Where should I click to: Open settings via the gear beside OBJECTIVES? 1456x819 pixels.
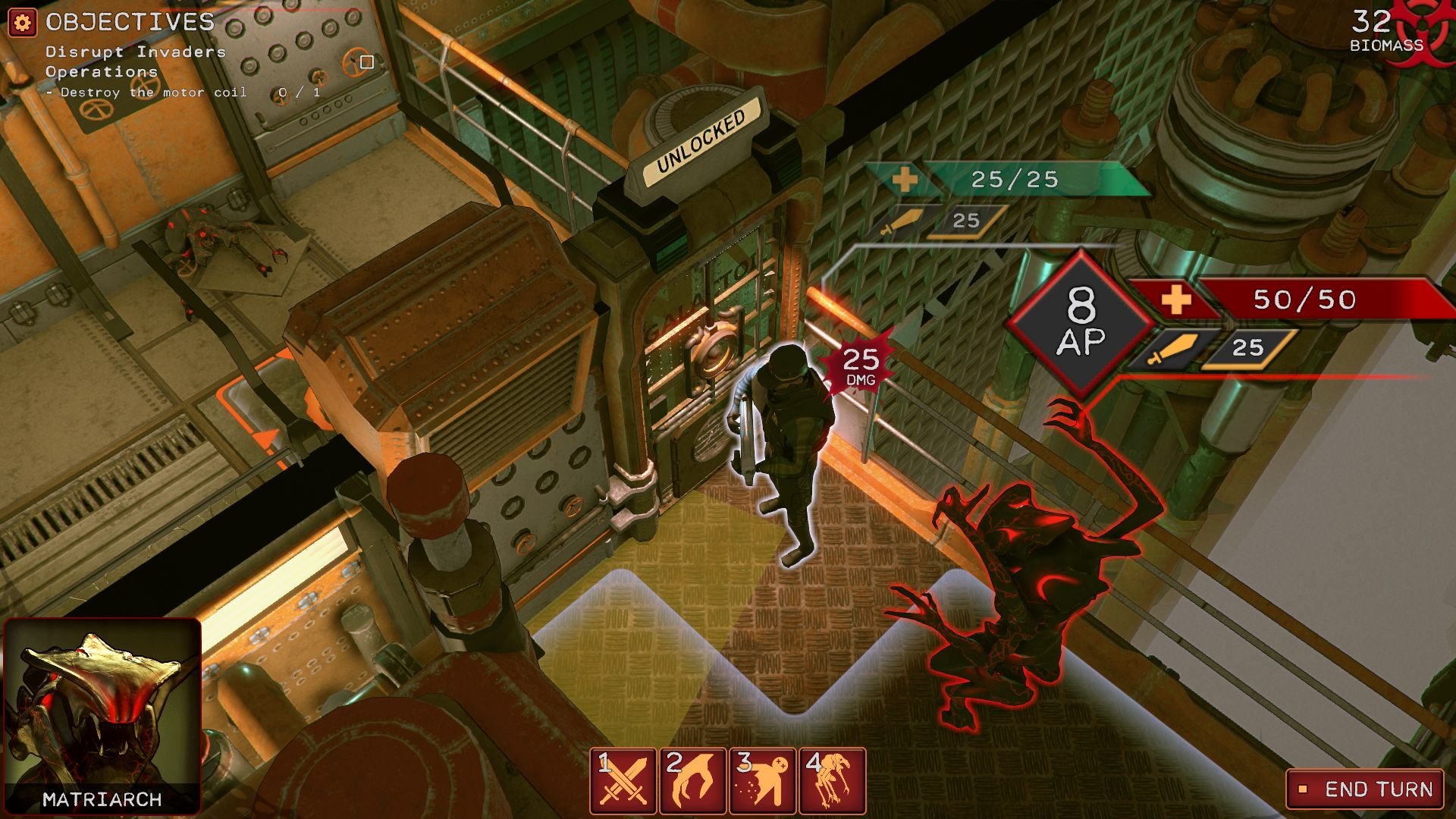[21, 23]
